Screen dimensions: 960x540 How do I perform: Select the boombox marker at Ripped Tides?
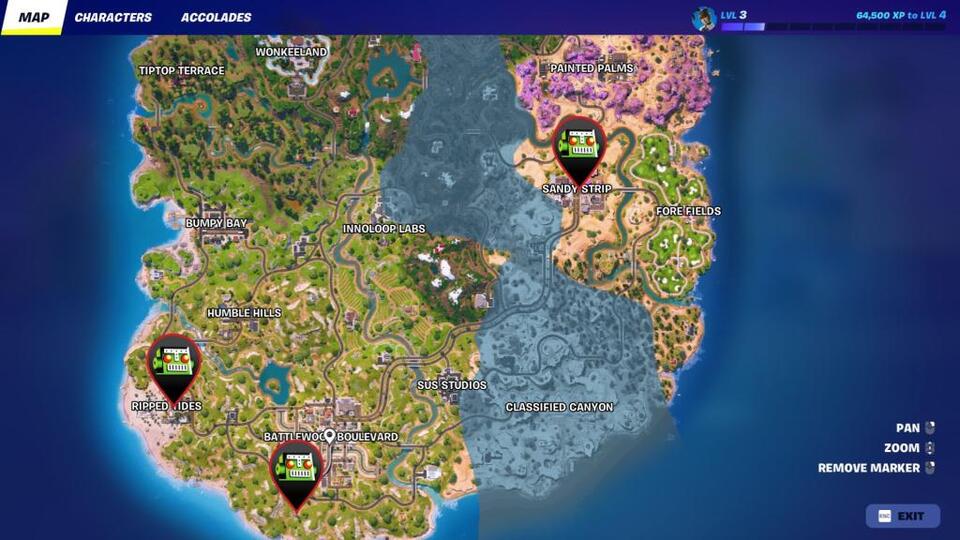[174, 364]
